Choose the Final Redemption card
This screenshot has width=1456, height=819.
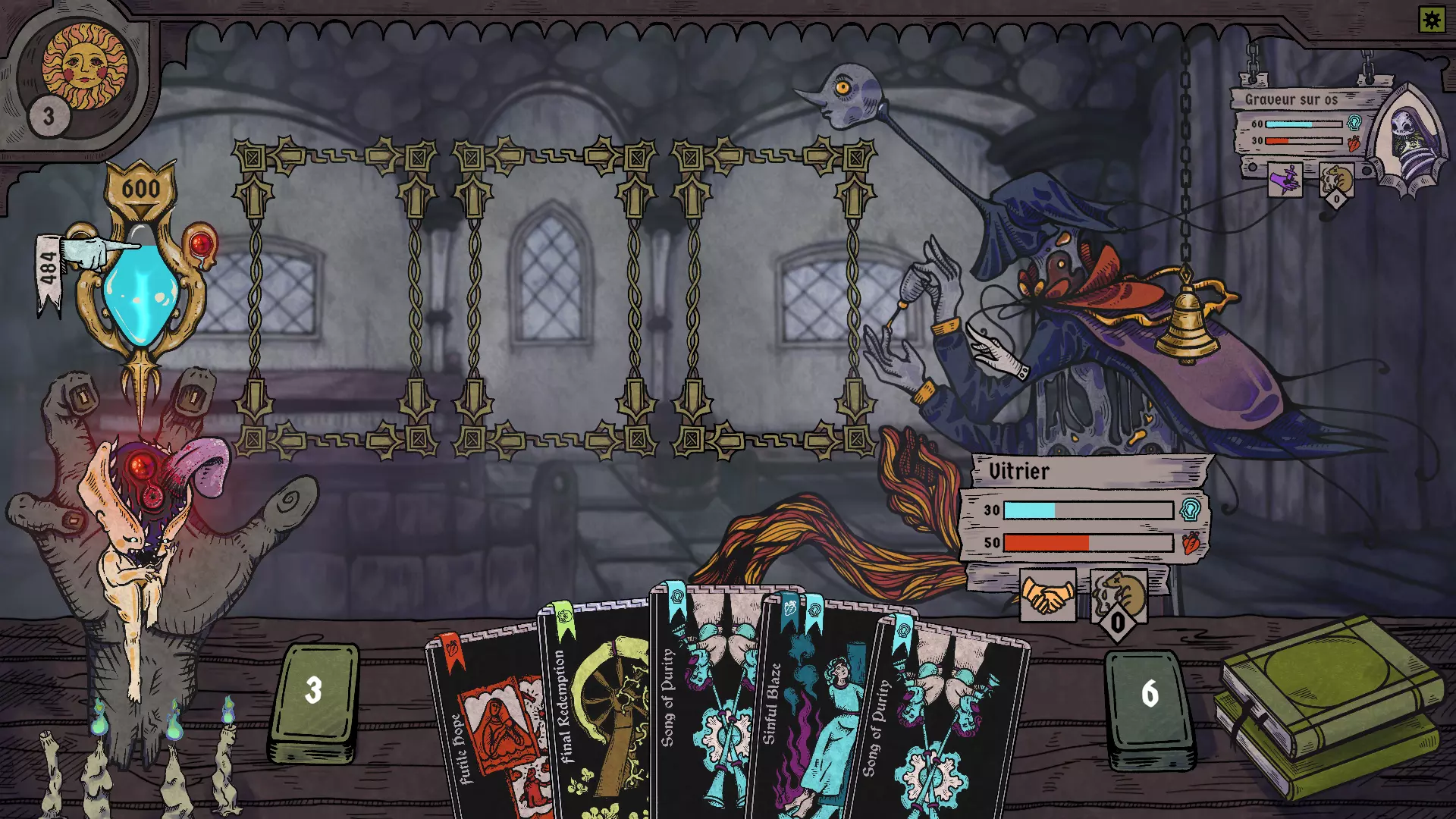click(595, 713)
